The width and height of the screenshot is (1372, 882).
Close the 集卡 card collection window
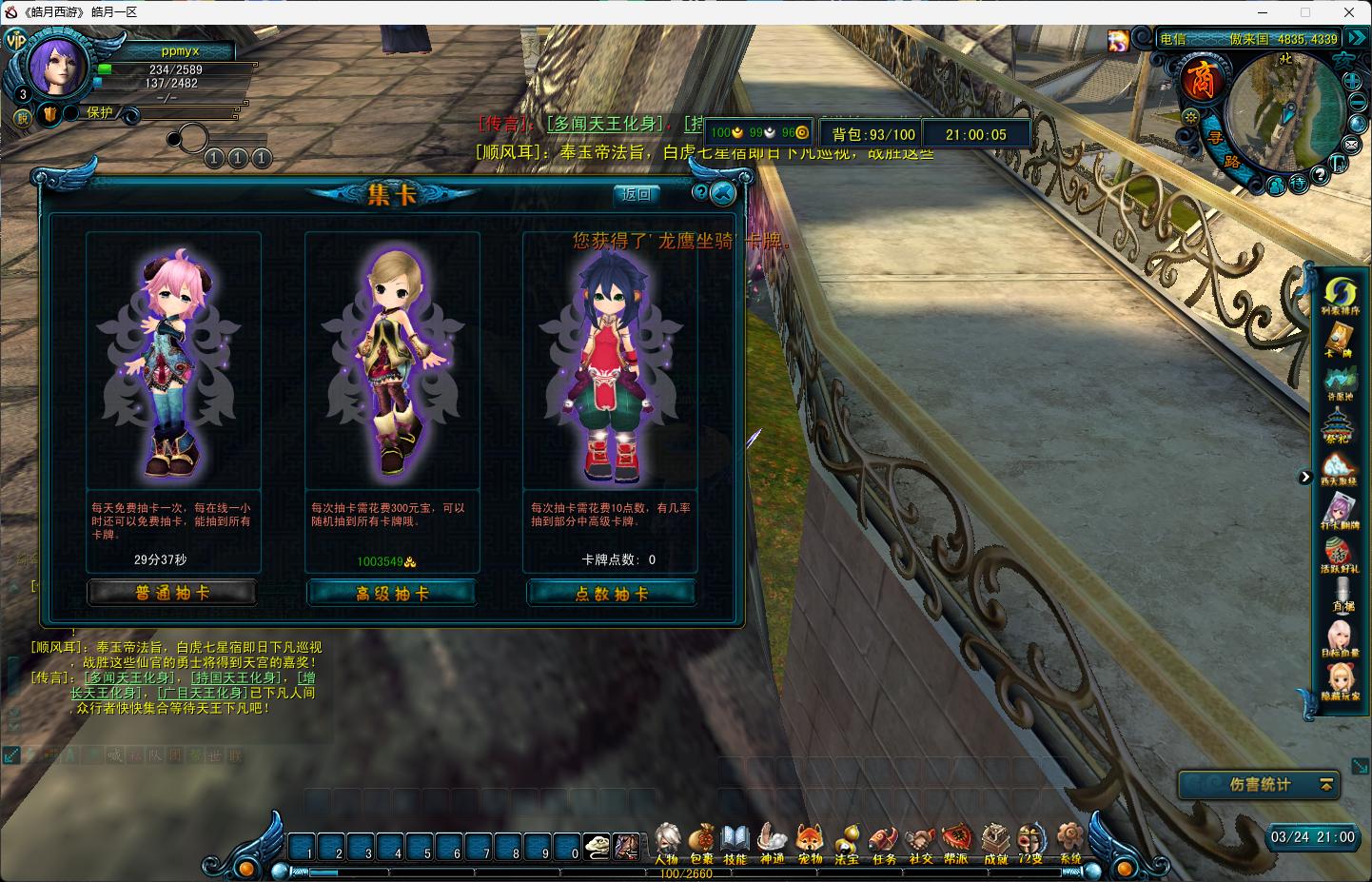point(723,194)
